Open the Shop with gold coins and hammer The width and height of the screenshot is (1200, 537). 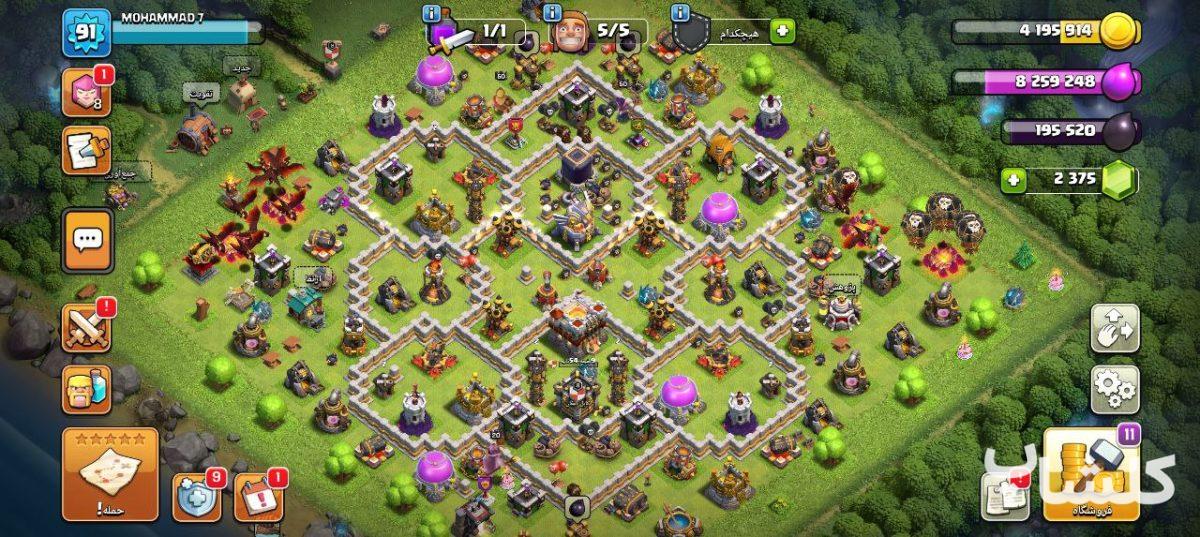tap(1091, 475)
